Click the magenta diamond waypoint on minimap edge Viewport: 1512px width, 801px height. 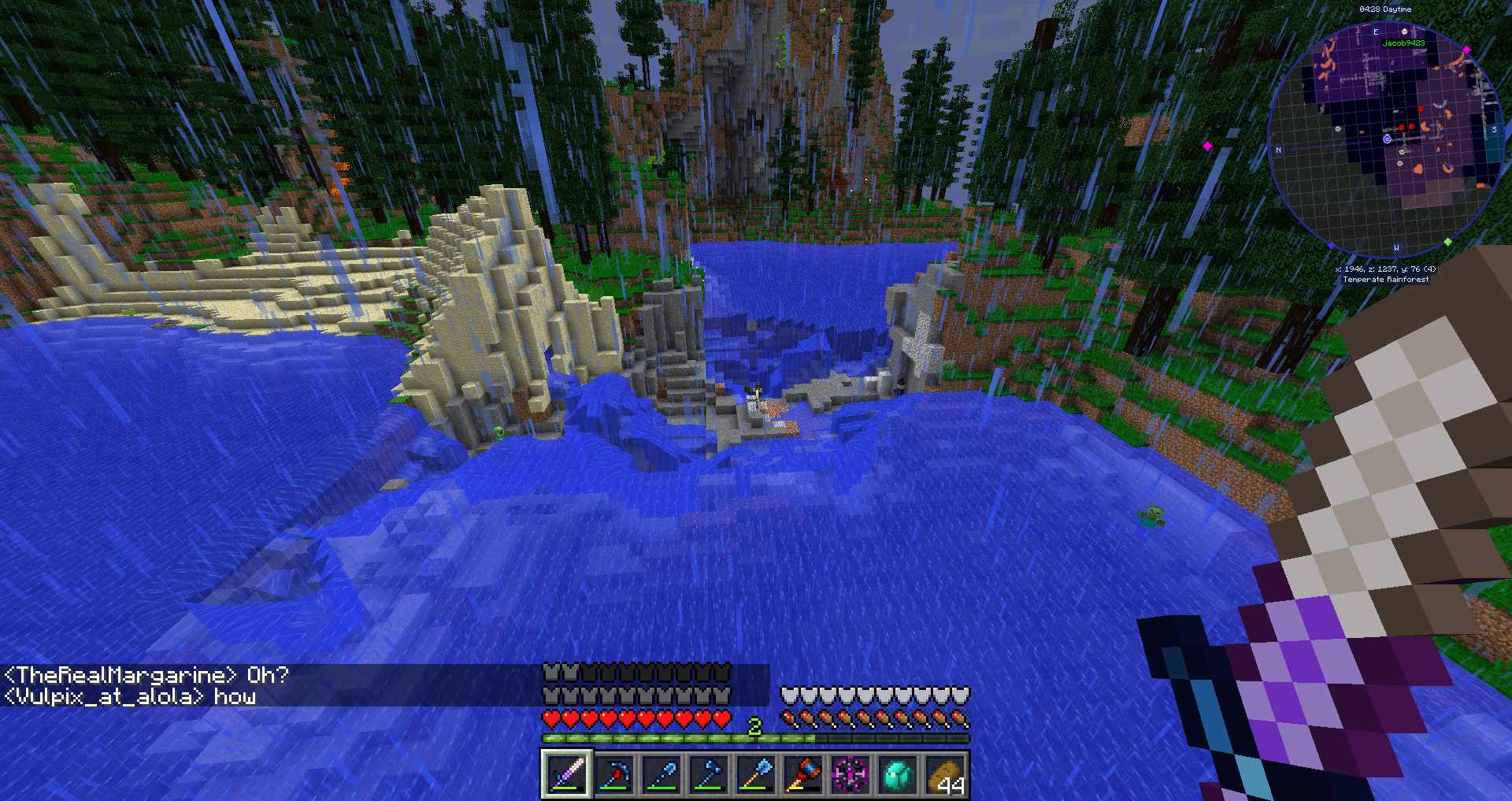[x=1466, y=50]
